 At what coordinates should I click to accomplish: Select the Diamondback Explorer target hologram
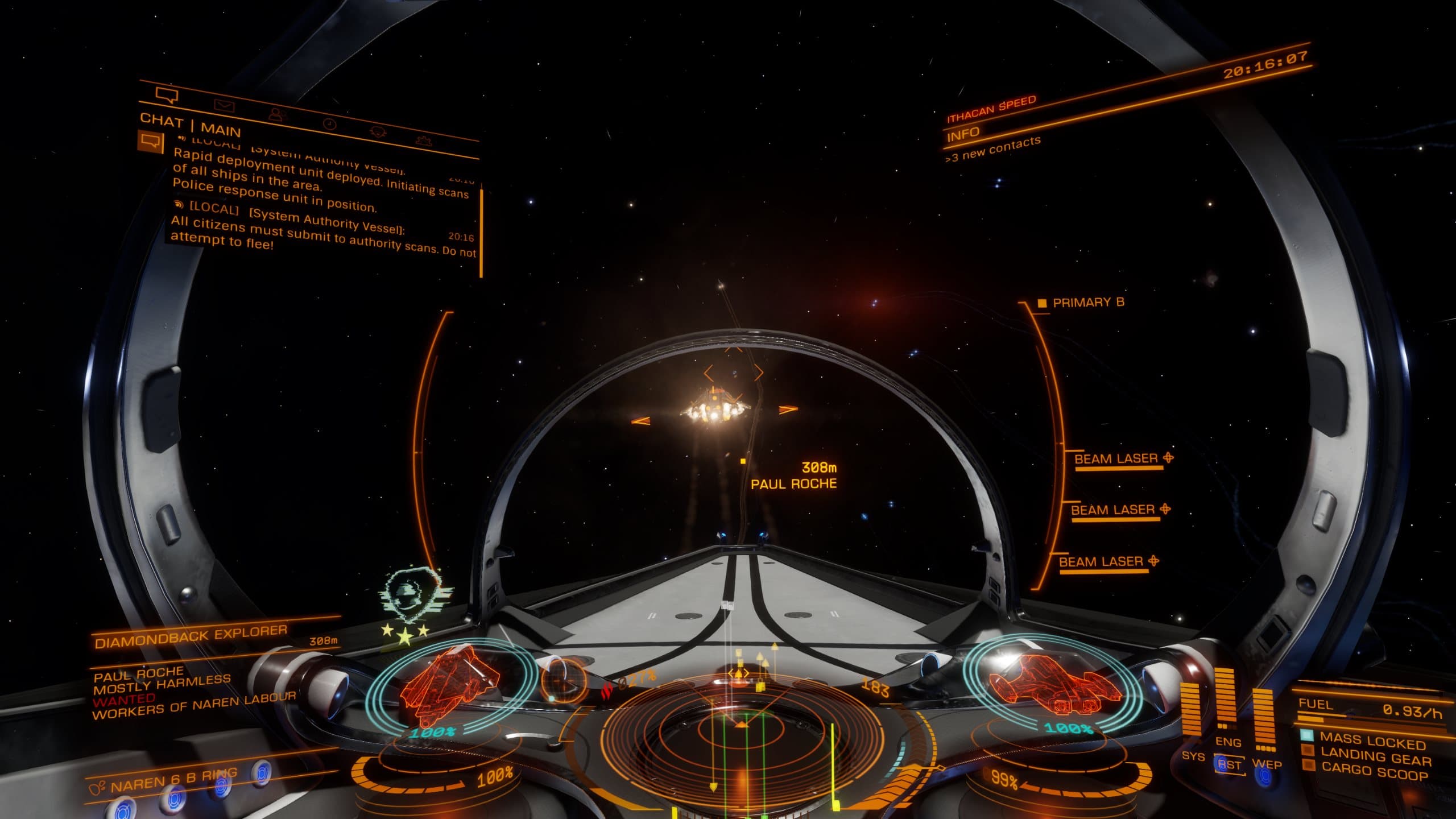pyautogui.click(x=450, y=684)
